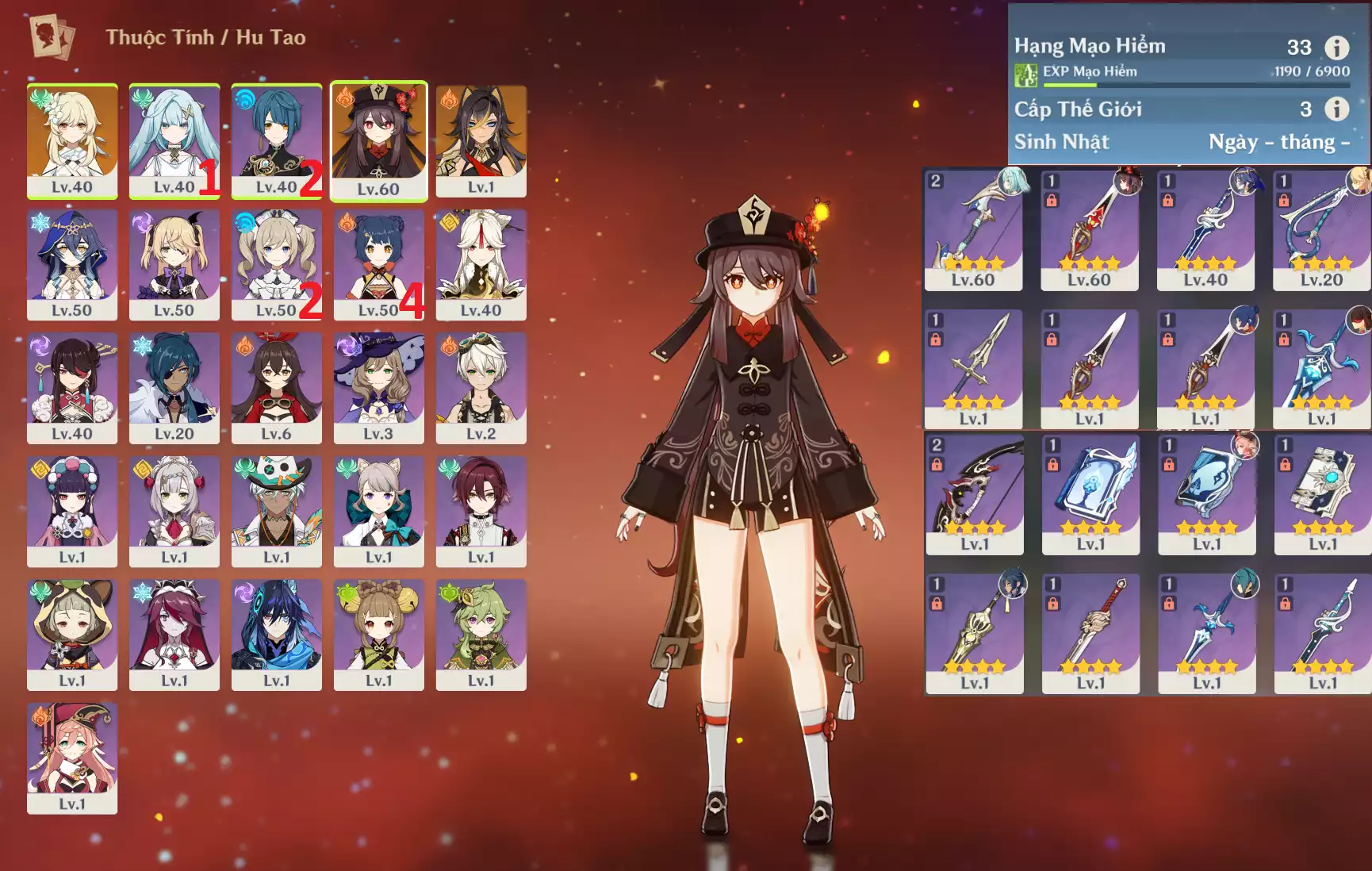
Task: Open the Cấp Thế Giới info icon
Action: click(1336, 109)
